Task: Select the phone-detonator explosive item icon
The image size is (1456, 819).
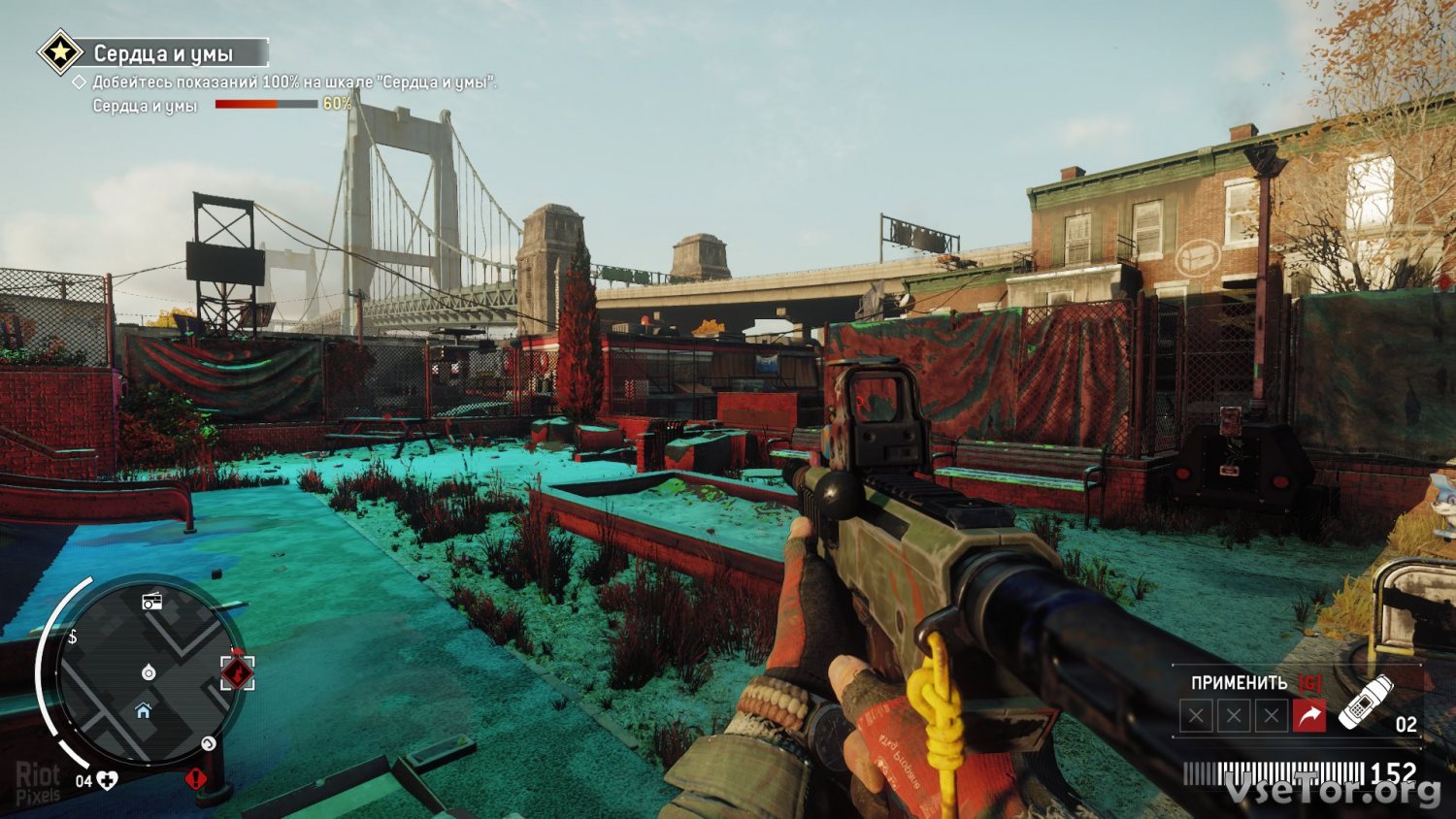Action: [x=1366, y=702]
